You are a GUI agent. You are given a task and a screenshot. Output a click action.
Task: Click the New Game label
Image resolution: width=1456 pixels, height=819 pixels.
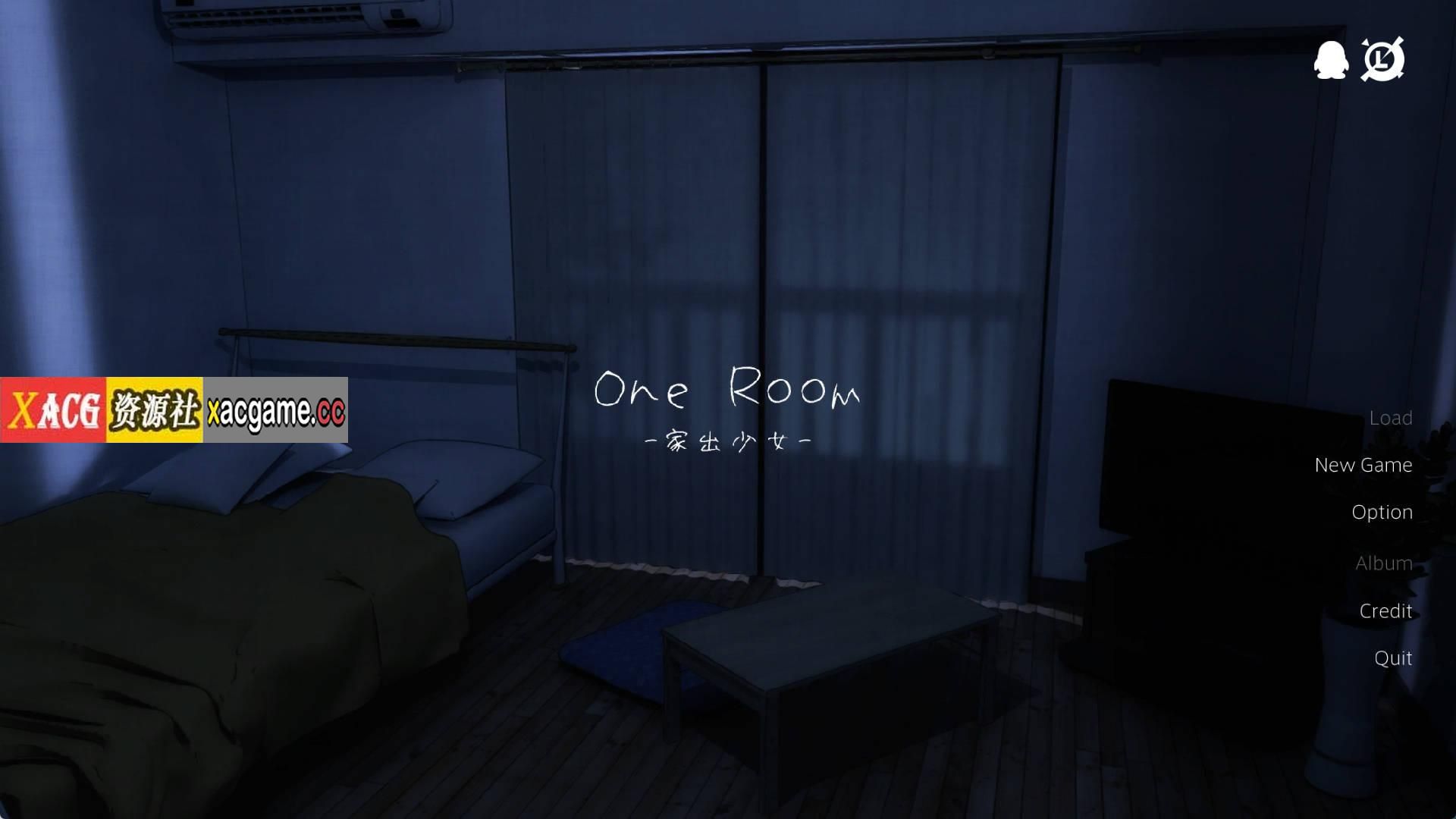coord(1363,465)
